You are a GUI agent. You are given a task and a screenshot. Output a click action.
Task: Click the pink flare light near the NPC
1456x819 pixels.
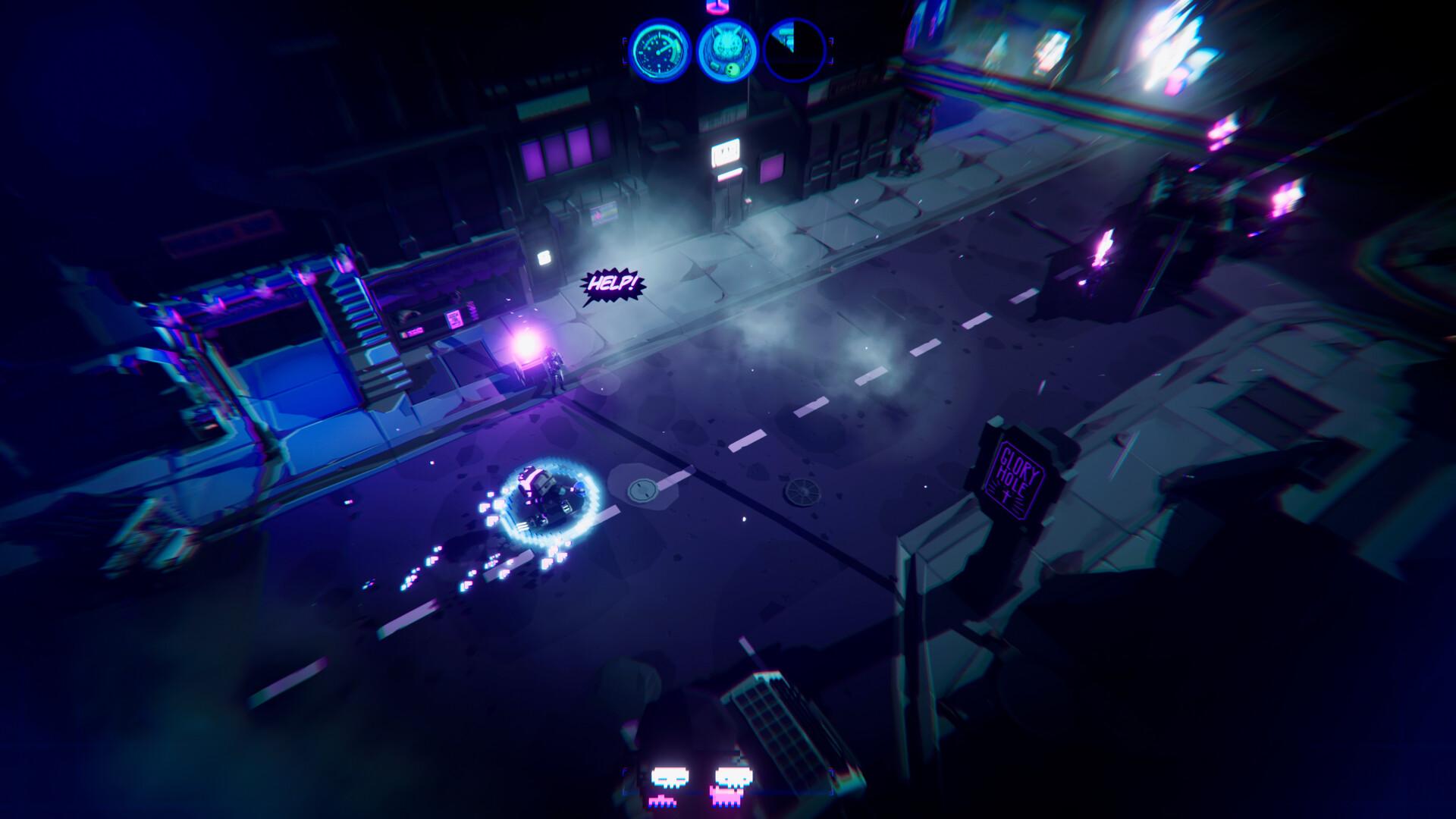(527, 345)
